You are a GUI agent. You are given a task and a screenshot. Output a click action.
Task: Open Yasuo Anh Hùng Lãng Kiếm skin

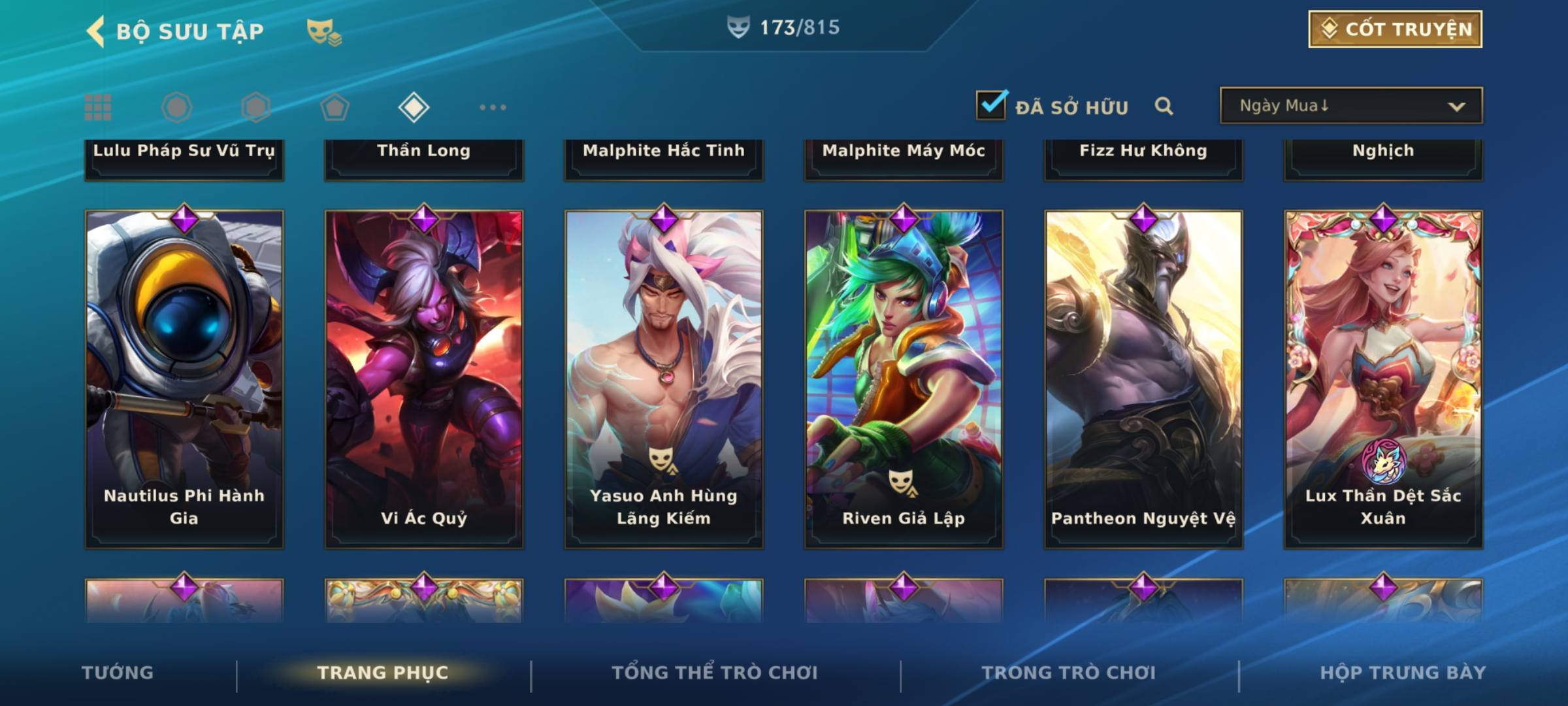(x=664, y=379)
